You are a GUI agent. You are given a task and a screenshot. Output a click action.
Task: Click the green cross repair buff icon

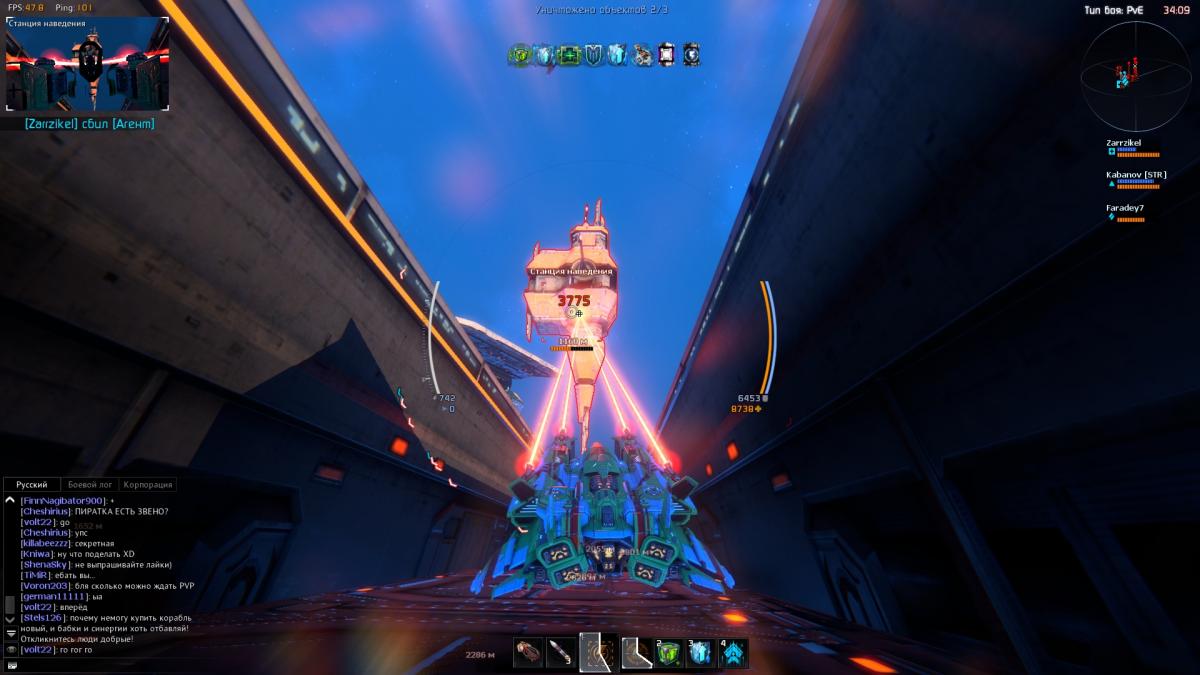(x=569, y=55)
